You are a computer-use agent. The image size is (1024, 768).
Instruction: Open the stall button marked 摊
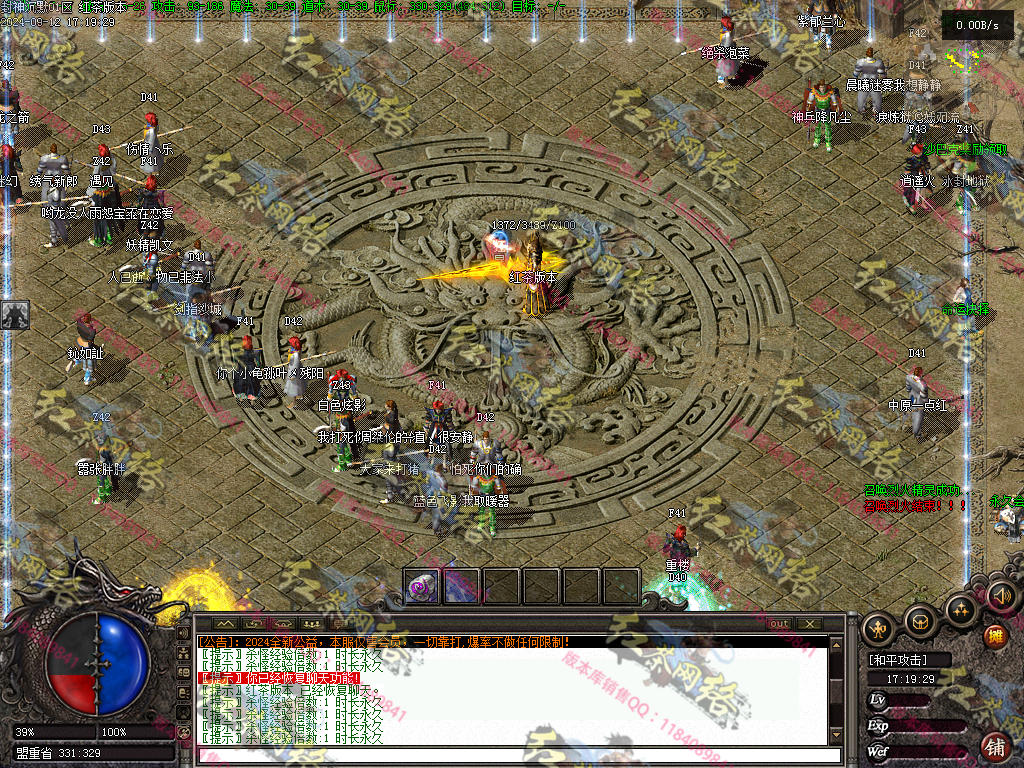click(x=994, y=636)
